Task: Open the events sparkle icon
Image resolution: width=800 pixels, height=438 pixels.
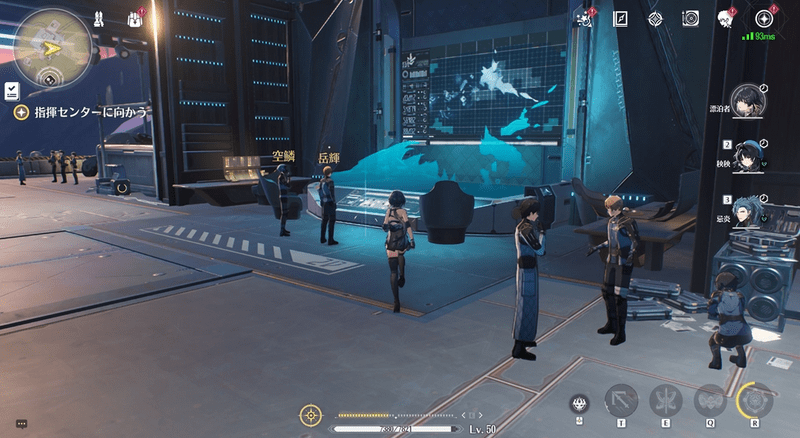Action: [x=584, y=18]
